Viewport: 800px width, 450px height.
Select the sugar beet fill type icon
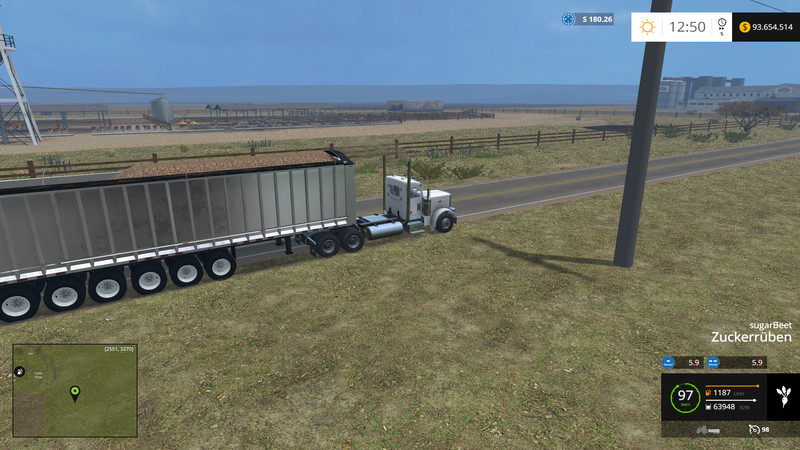click(782, 398)
